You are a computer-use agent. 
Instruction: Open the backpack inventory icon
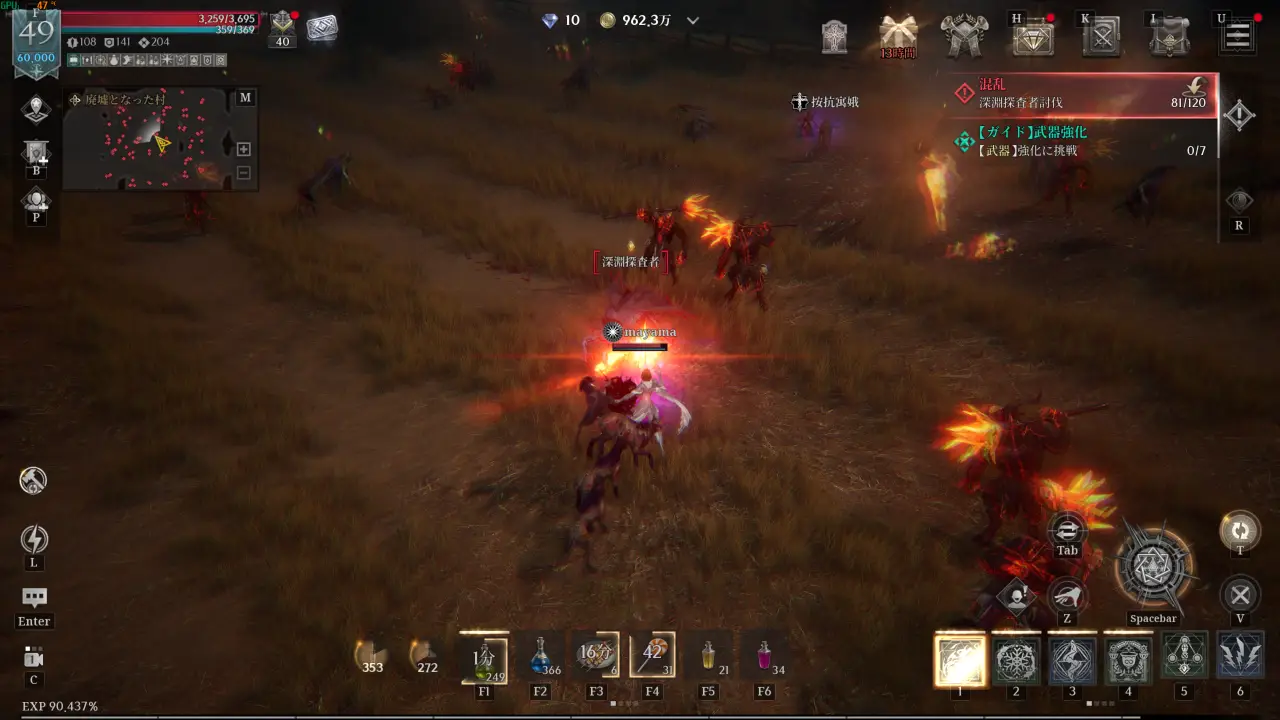[1168, 38]
